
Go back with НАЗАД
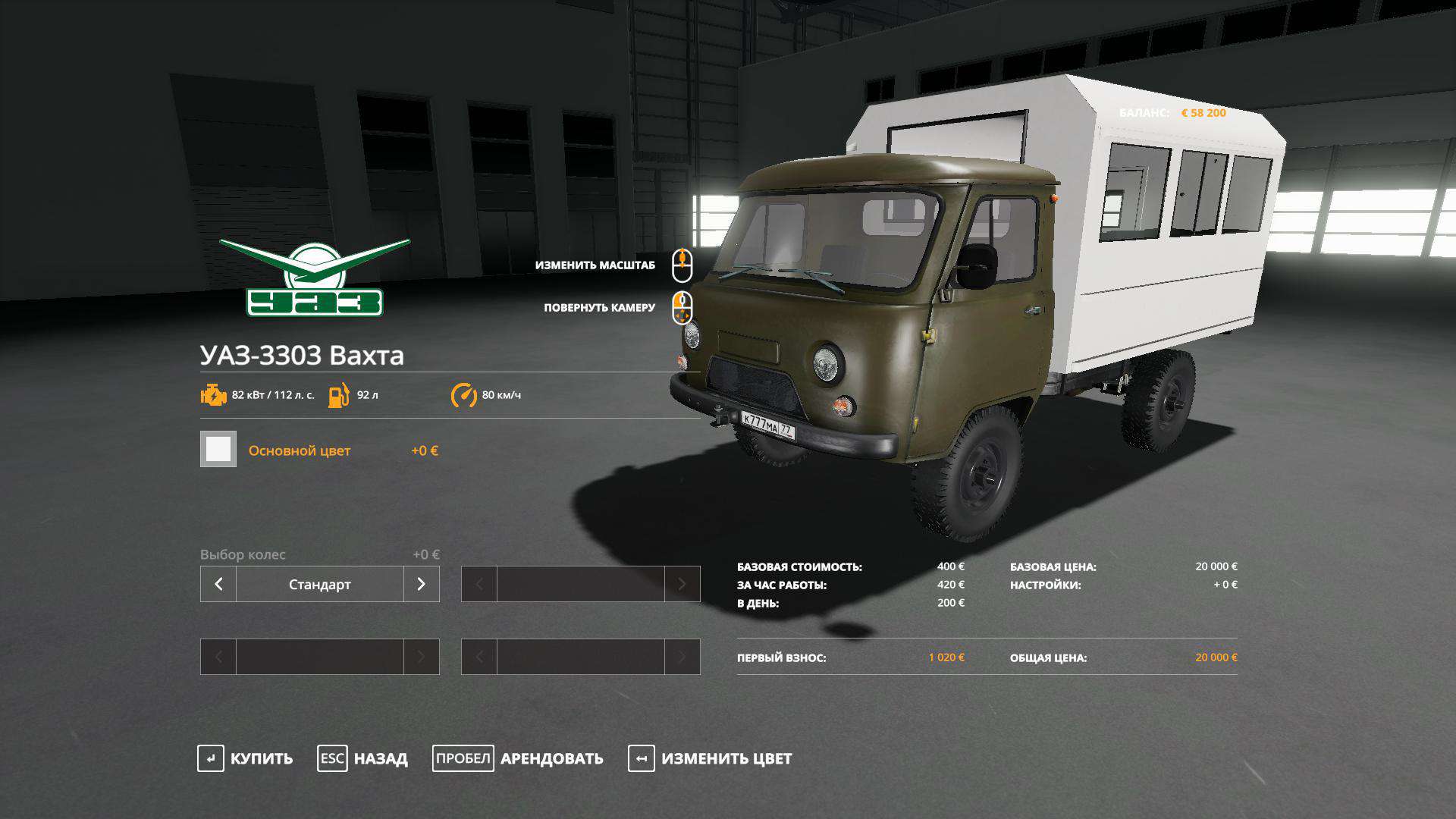[362, 758]
